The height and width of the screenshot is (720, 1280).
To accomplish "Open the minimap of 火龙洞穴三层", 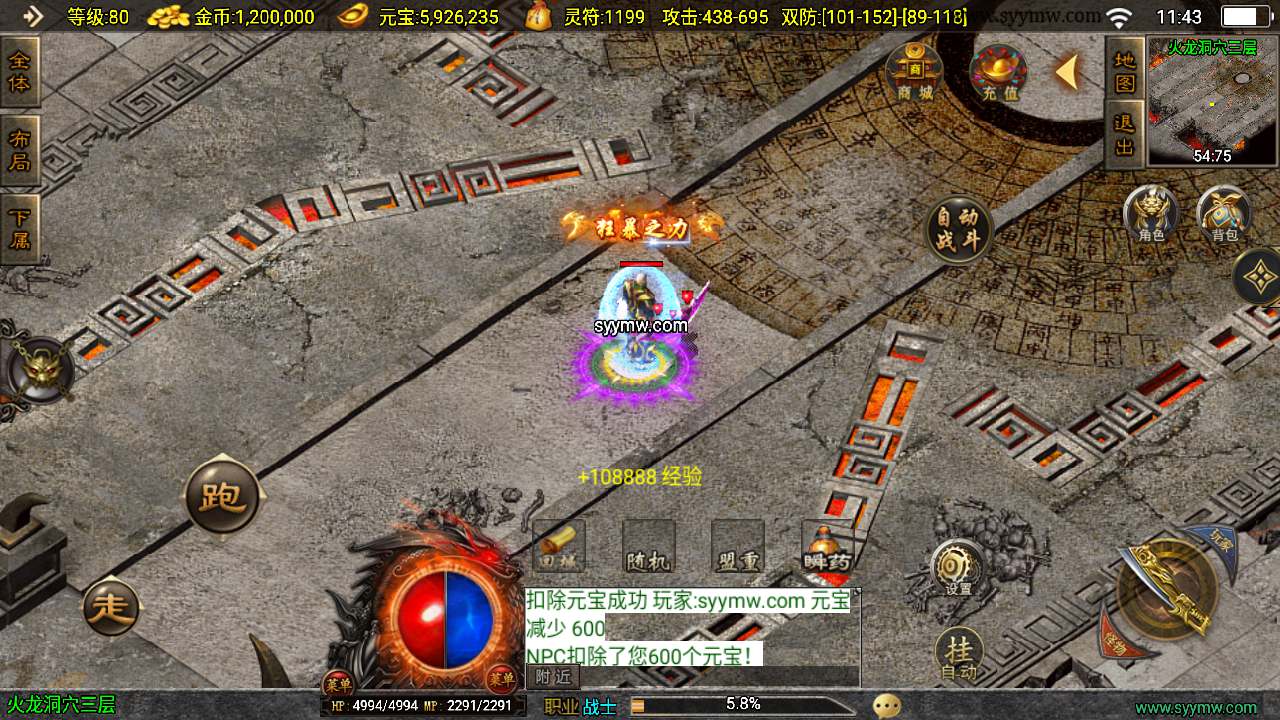I will (1214, 102).
